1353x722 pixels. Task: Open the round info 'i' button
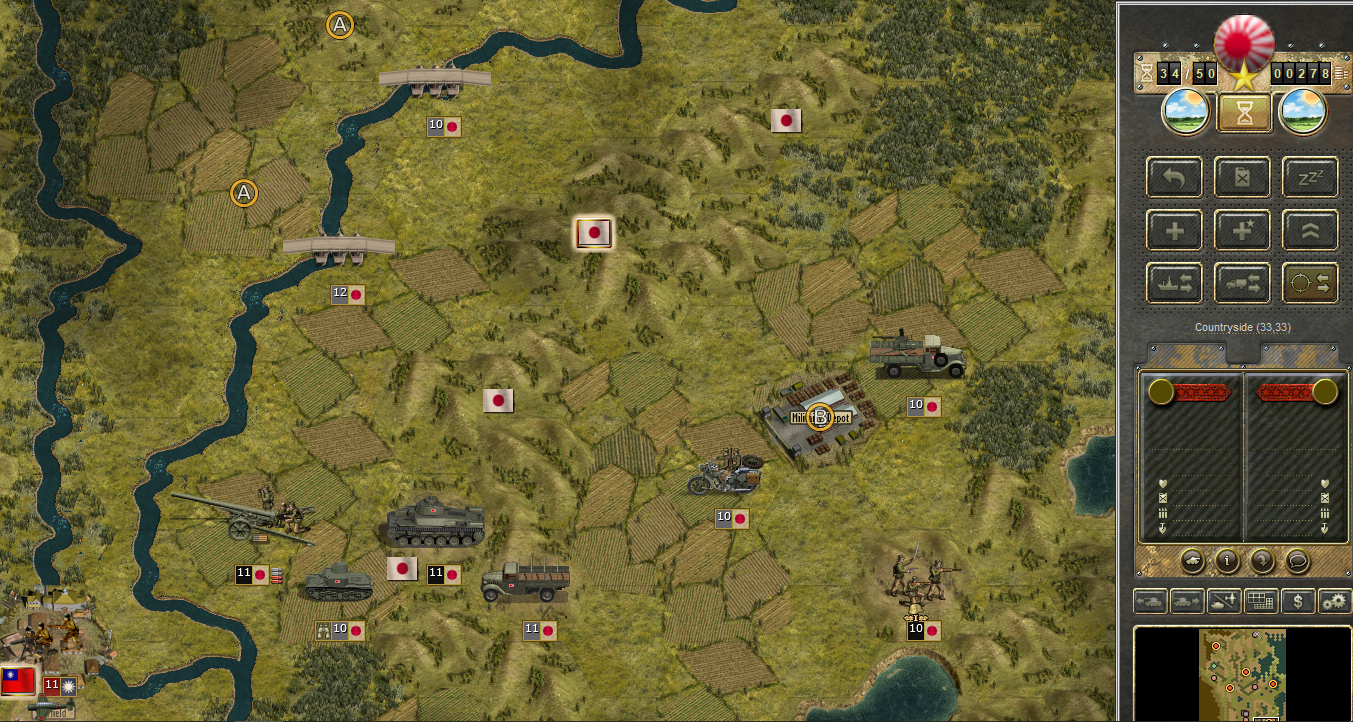[1227, 560]
